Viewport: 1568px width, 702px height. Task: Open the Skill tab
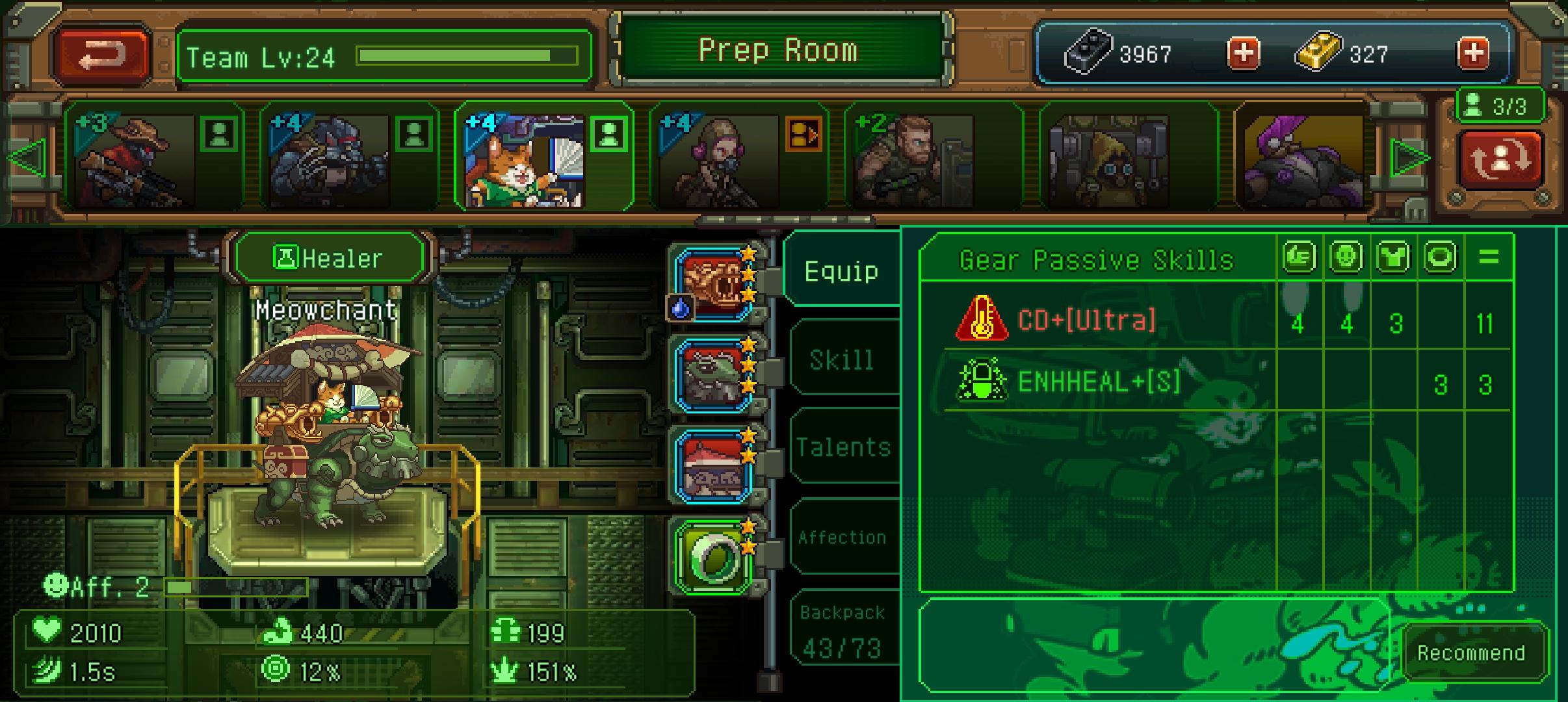[841, 359]
